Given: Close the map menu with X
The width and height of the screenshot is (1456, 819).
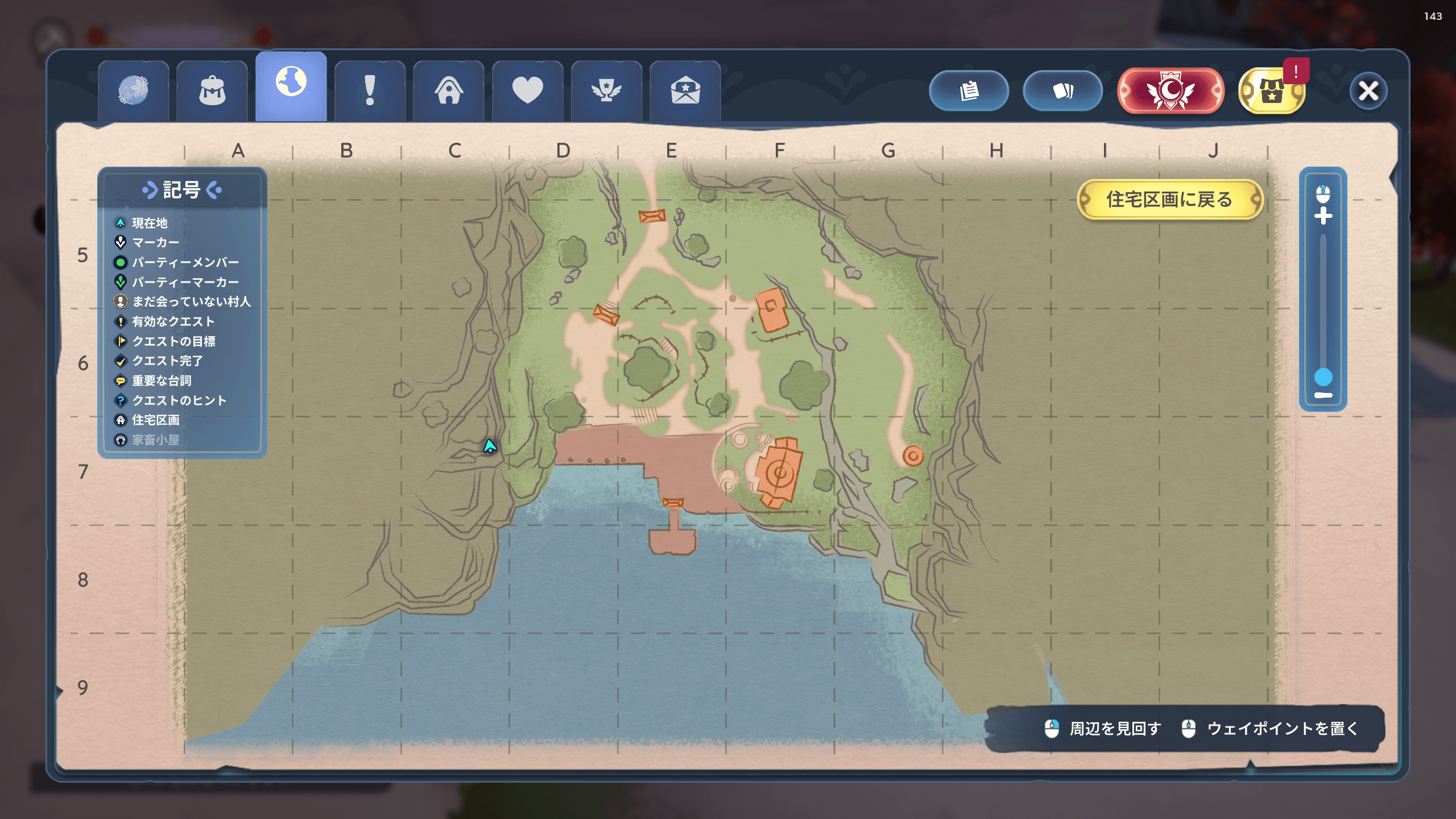Looking at the screenshot, I should (1368, 91).
